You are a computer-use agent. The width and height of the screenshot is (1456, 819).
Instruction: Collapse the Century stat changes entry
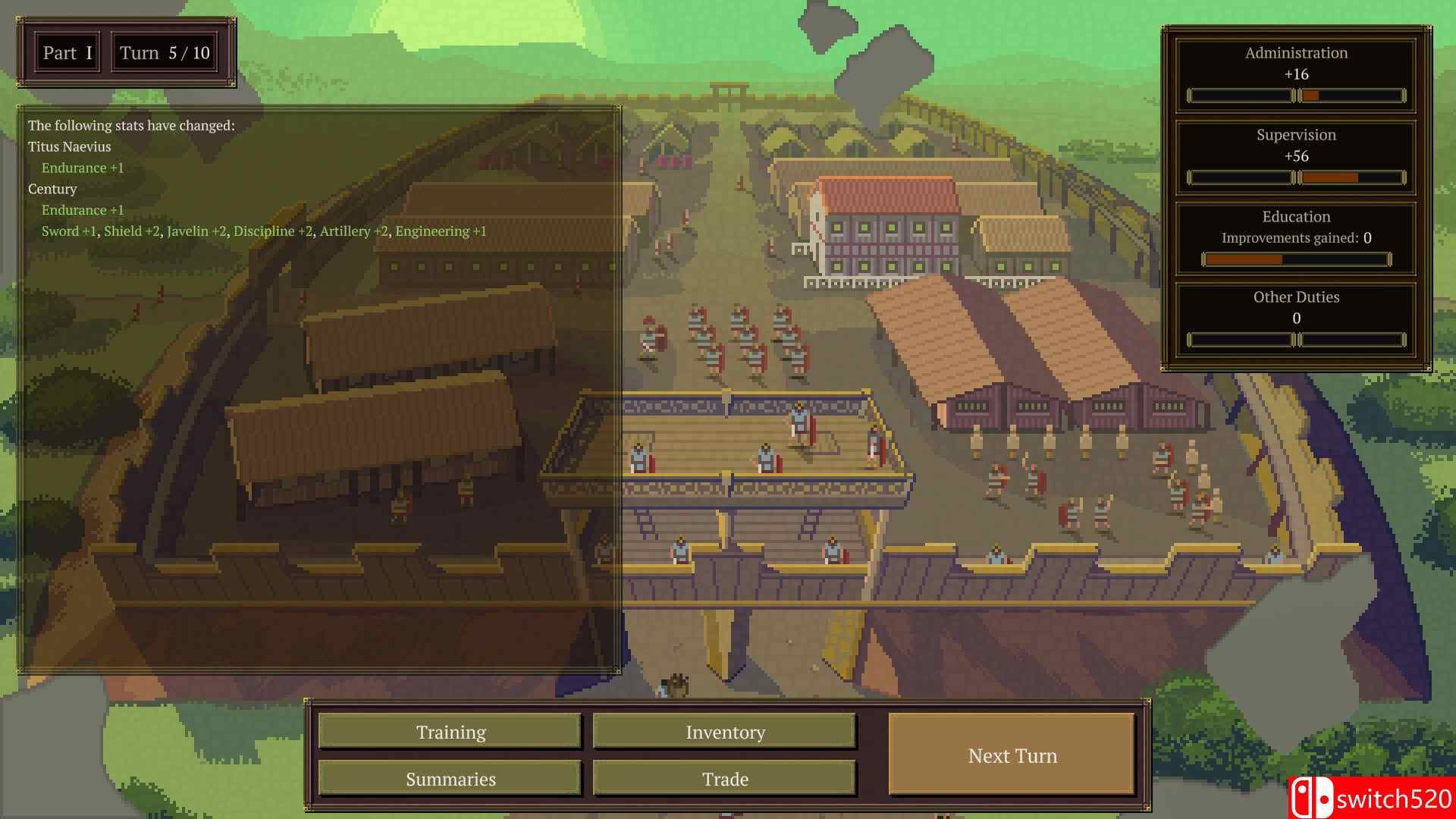tap(52, 189)
